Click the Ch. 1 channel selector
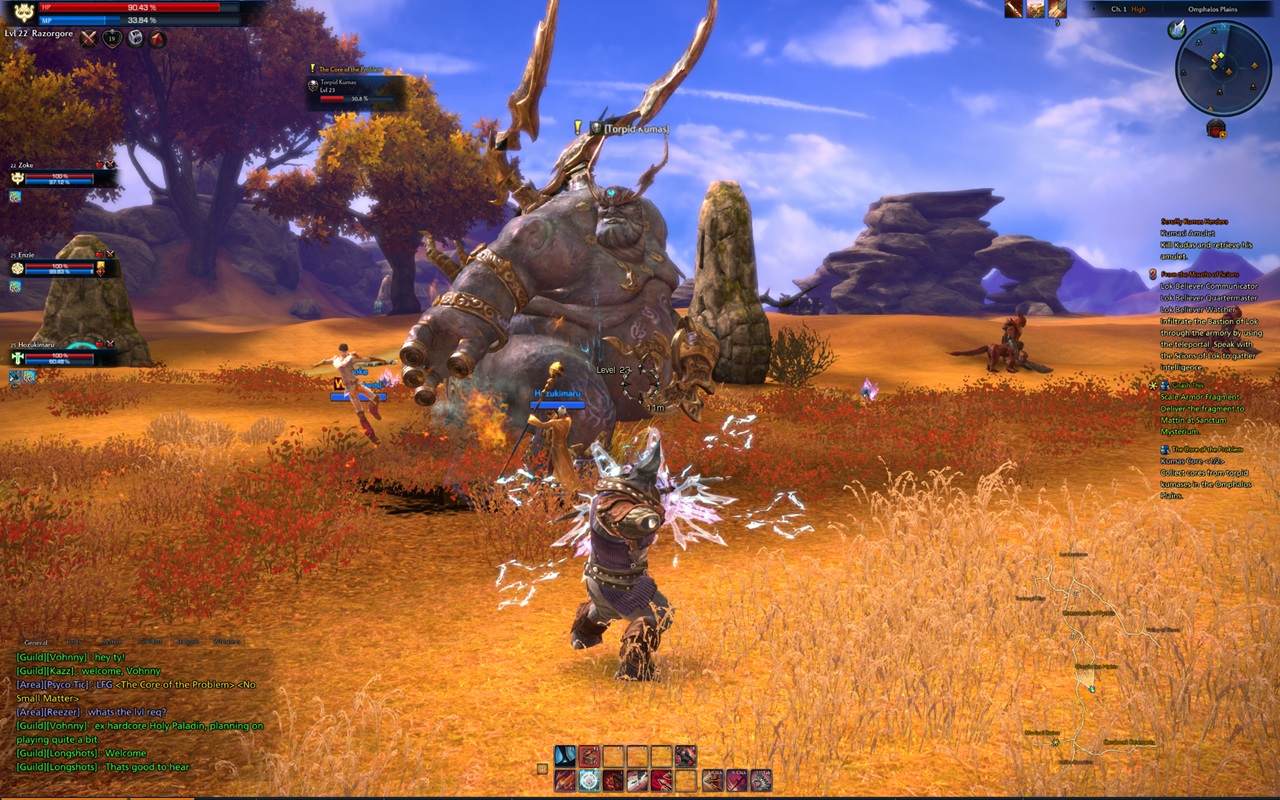1280x800 pixels. click(x=1118, y=9)
